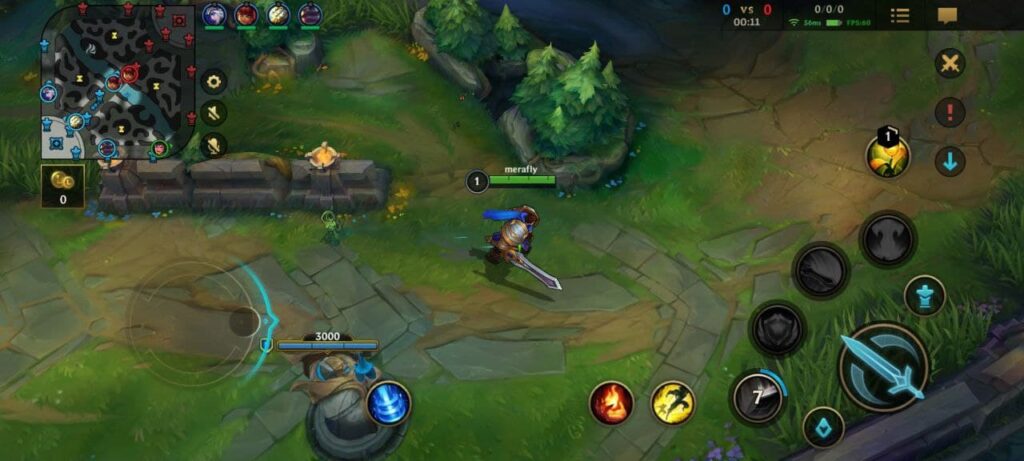Tap the blue minion target button
The width and height of the screenshot is (1024, 461).
(x=823, y=427)
